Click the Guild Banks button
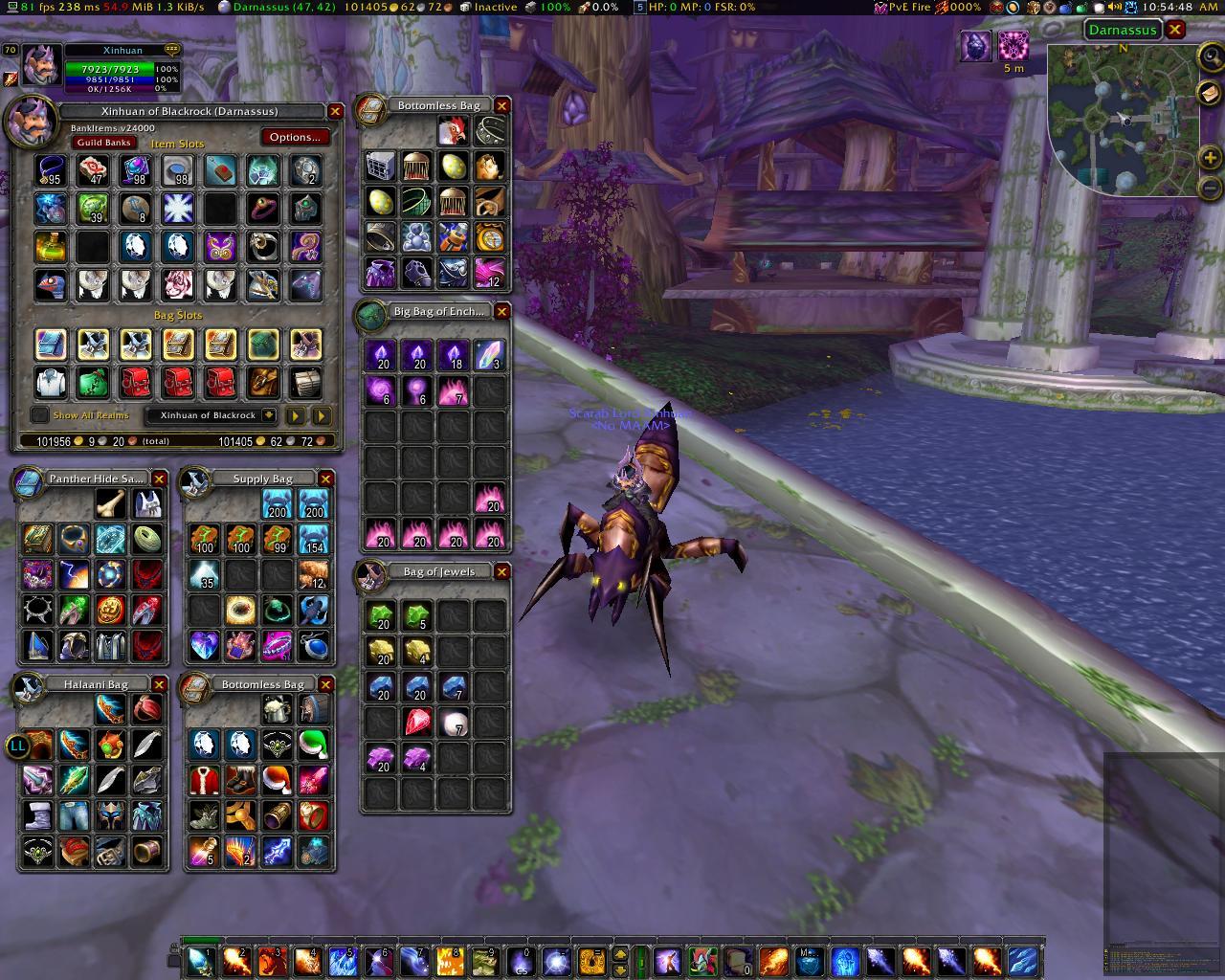This screenshot has height=980, width=1225. tap(105, 142)
